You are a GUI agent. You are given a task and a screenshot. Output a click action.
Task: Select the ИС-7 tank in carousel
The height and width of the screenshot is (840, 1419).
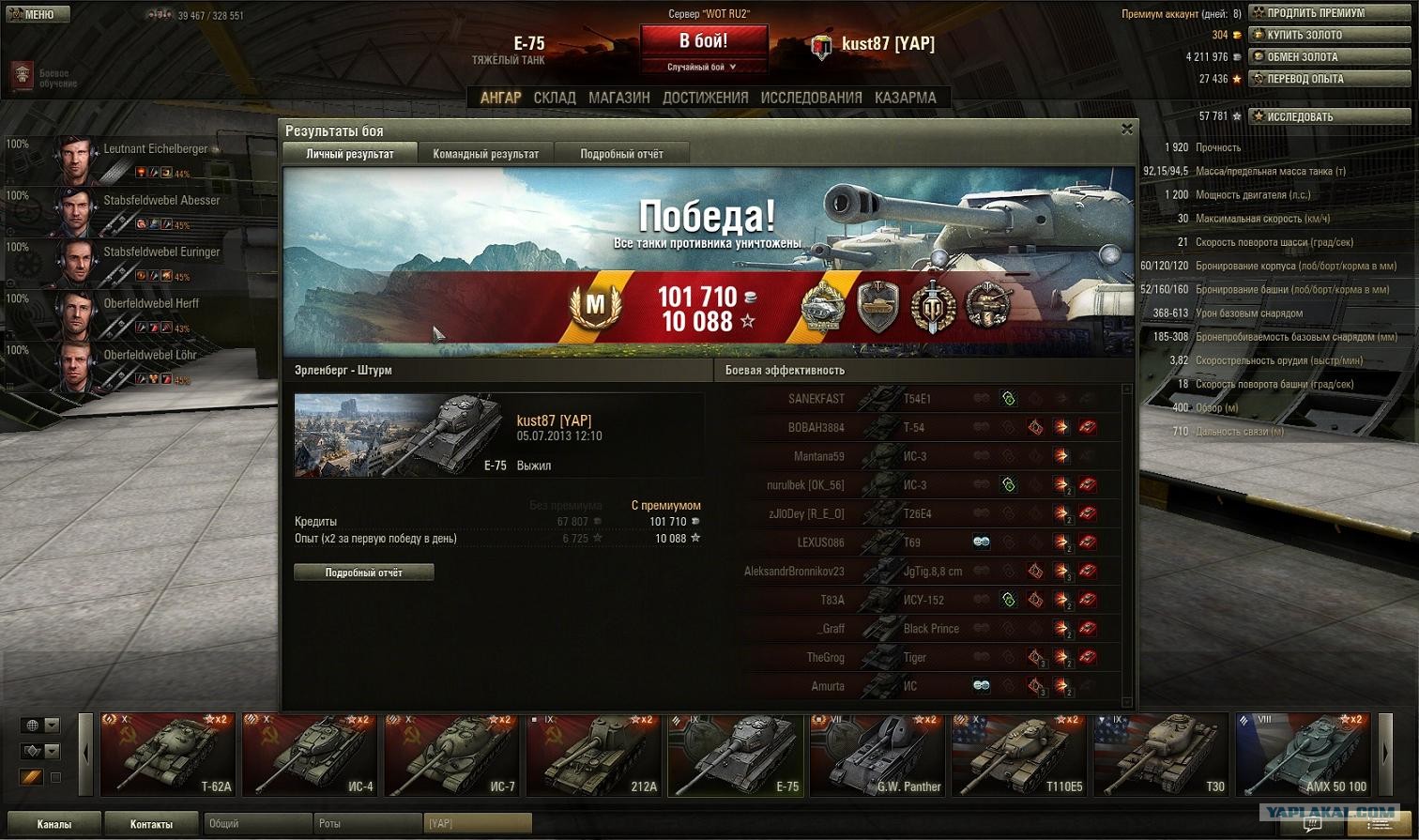[x=452, y=755]
